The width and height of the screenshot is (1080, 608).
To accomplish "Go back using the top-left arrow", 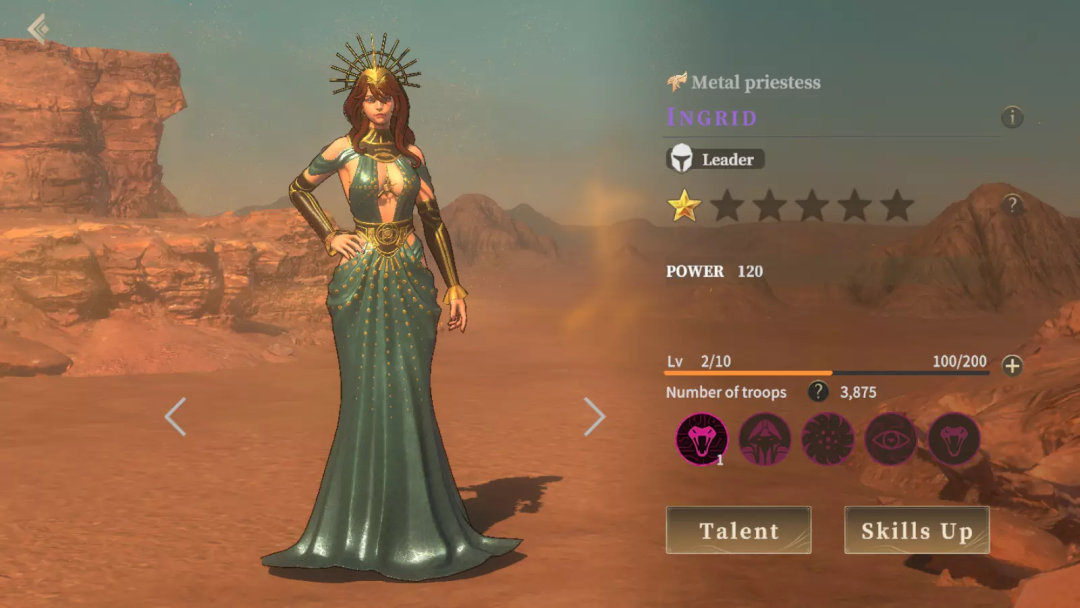I will (x=38, y=28).
